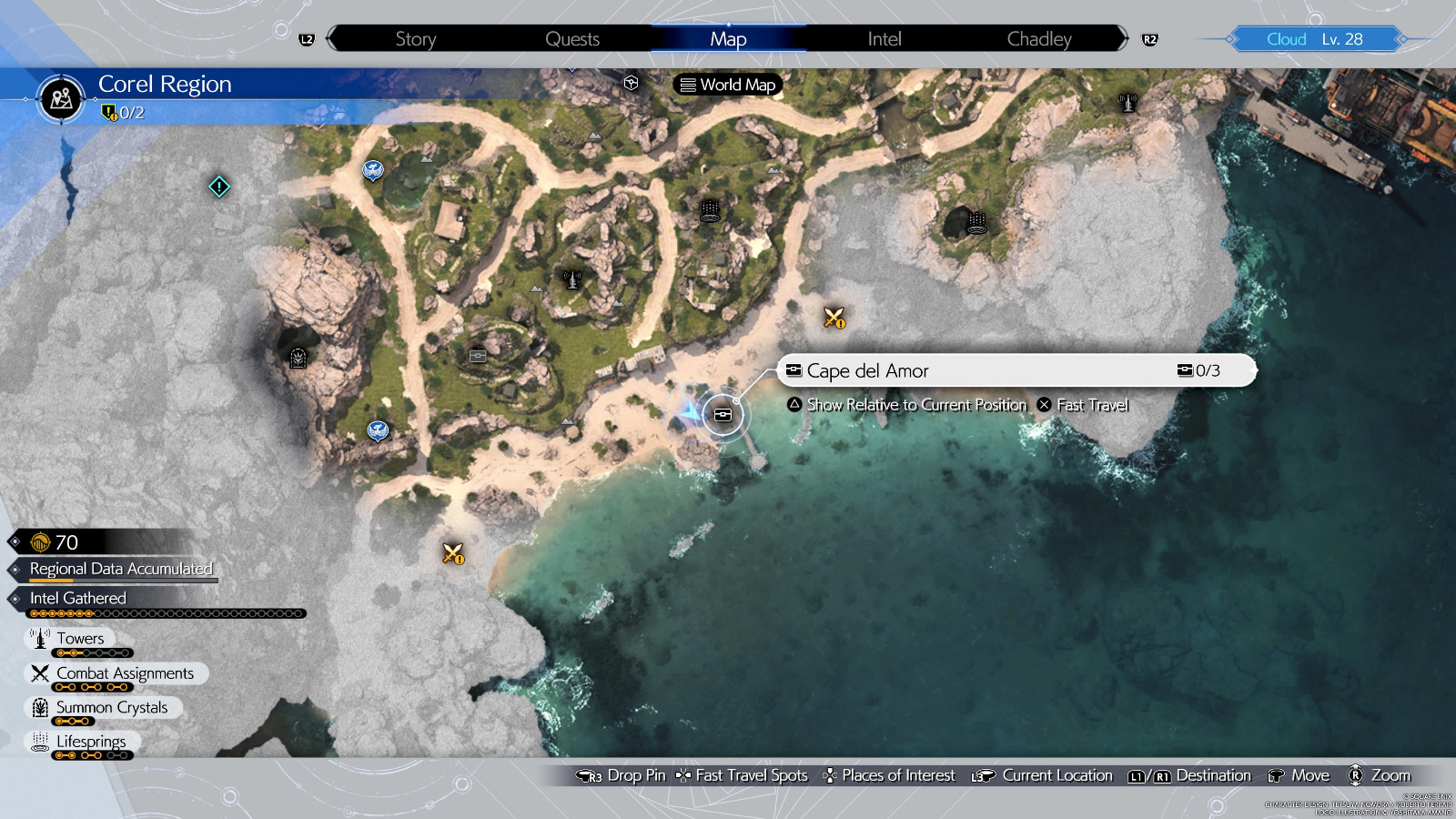1456x819 pixels.
Task: Select the Cape del Amor cache marker icon
Action: 722,414
